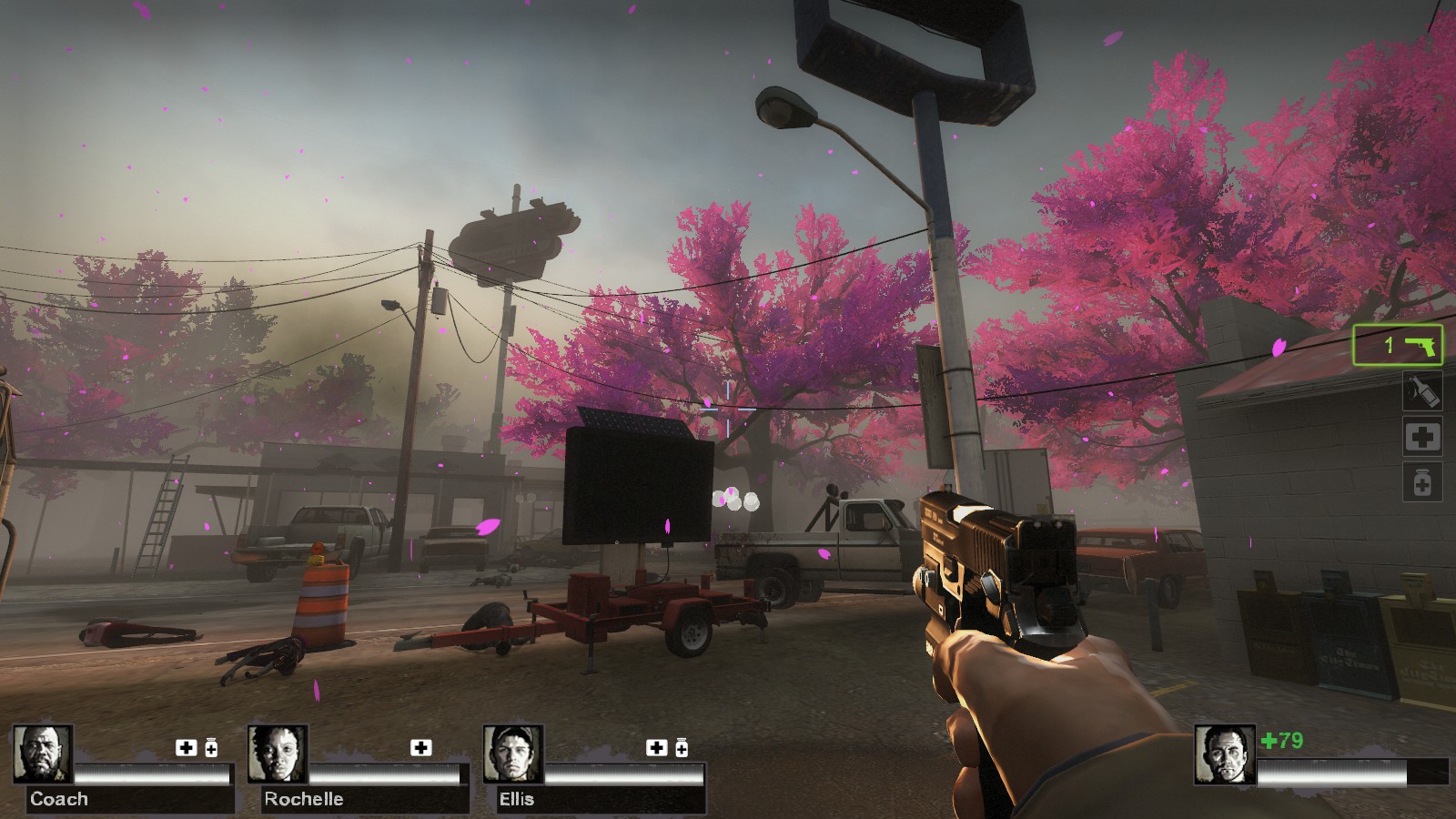
Task: Click Rochelle's teammate portrait
Action: [x=278, y=754]
